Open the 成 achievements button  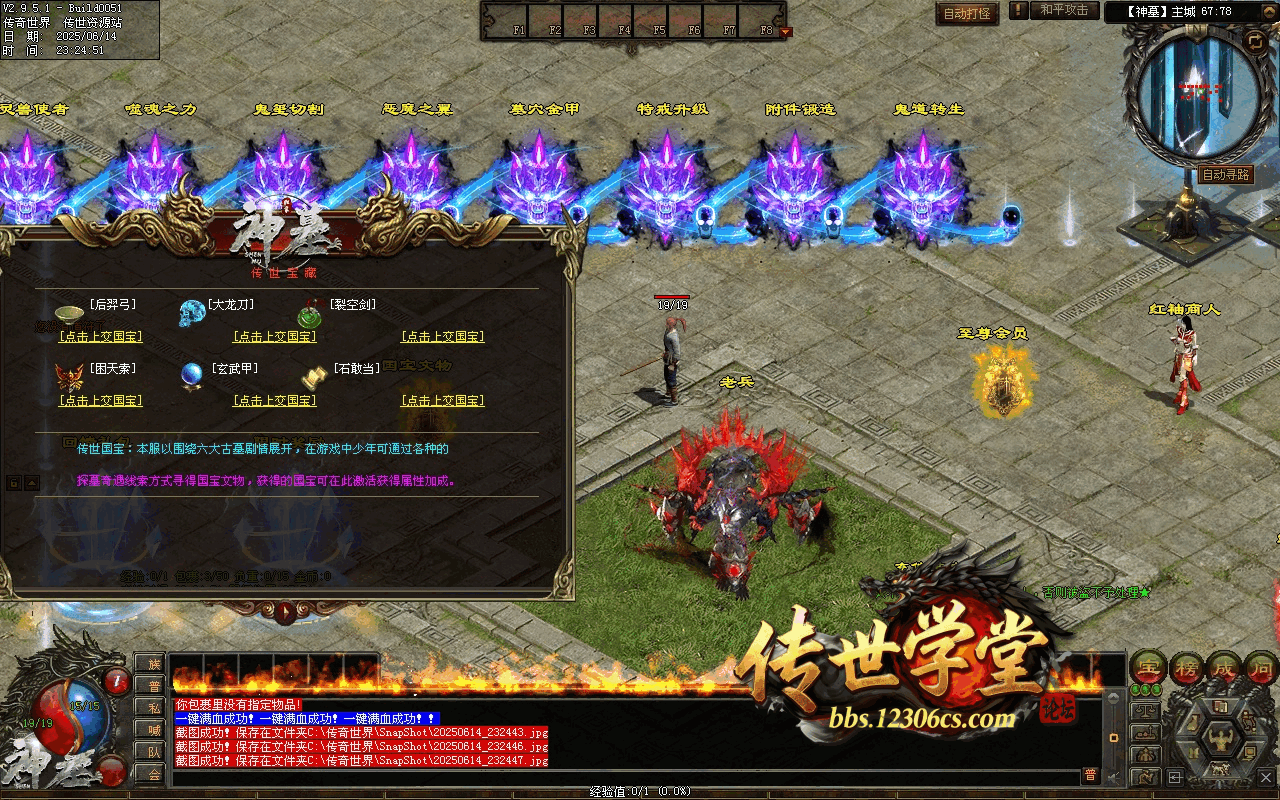(x=1224, y=667)
